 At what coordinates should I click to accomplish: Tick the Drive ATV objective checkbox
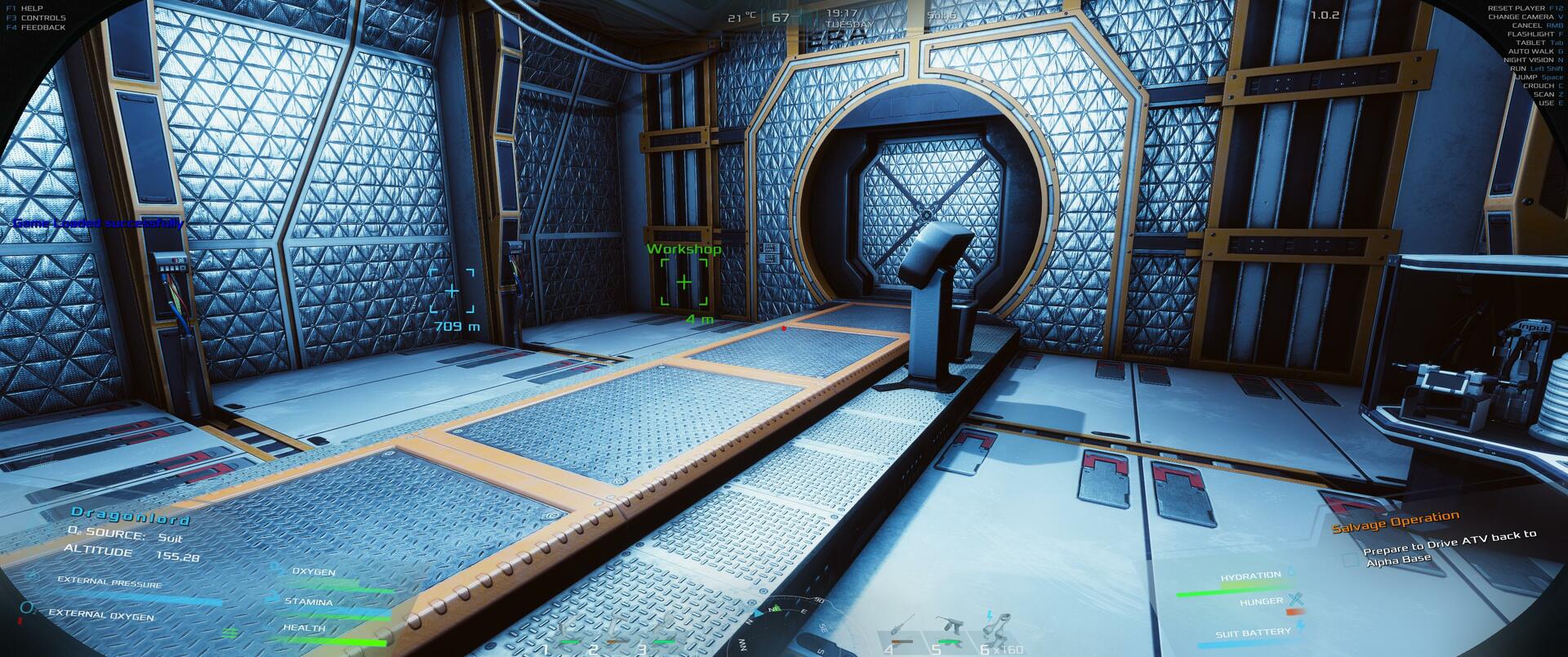pyautogui.click(x=1349, y=561)
